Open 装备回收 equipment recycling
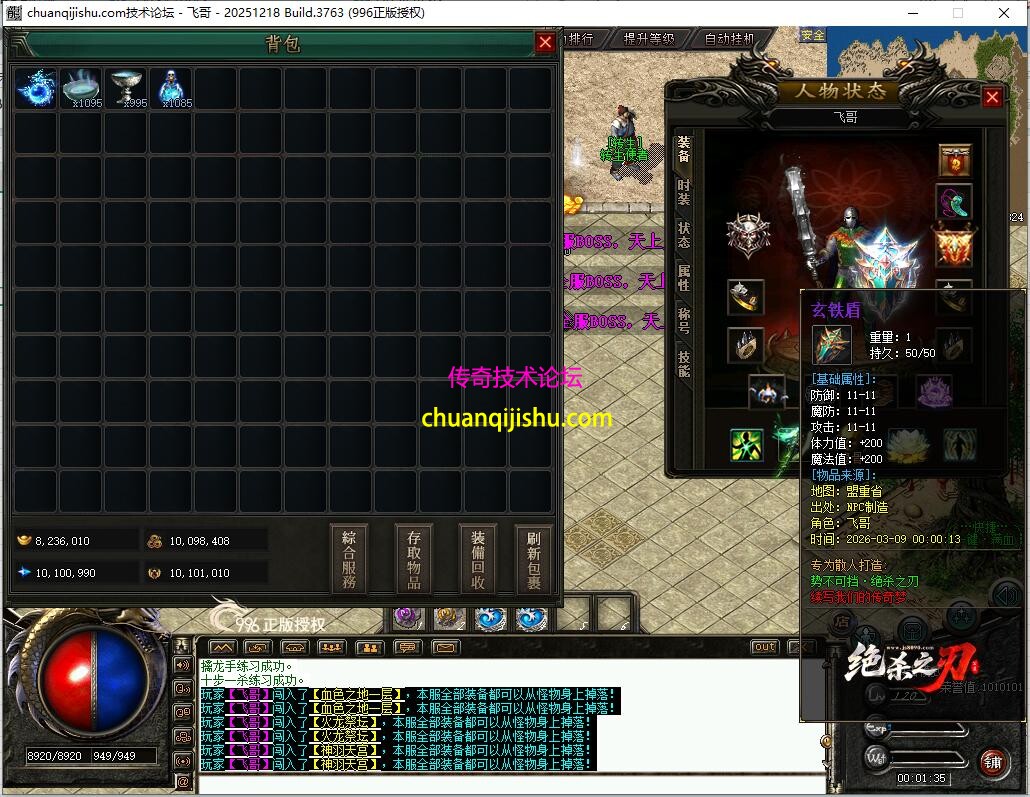This screenshot has height=797, width=1030. click(478, 559)
